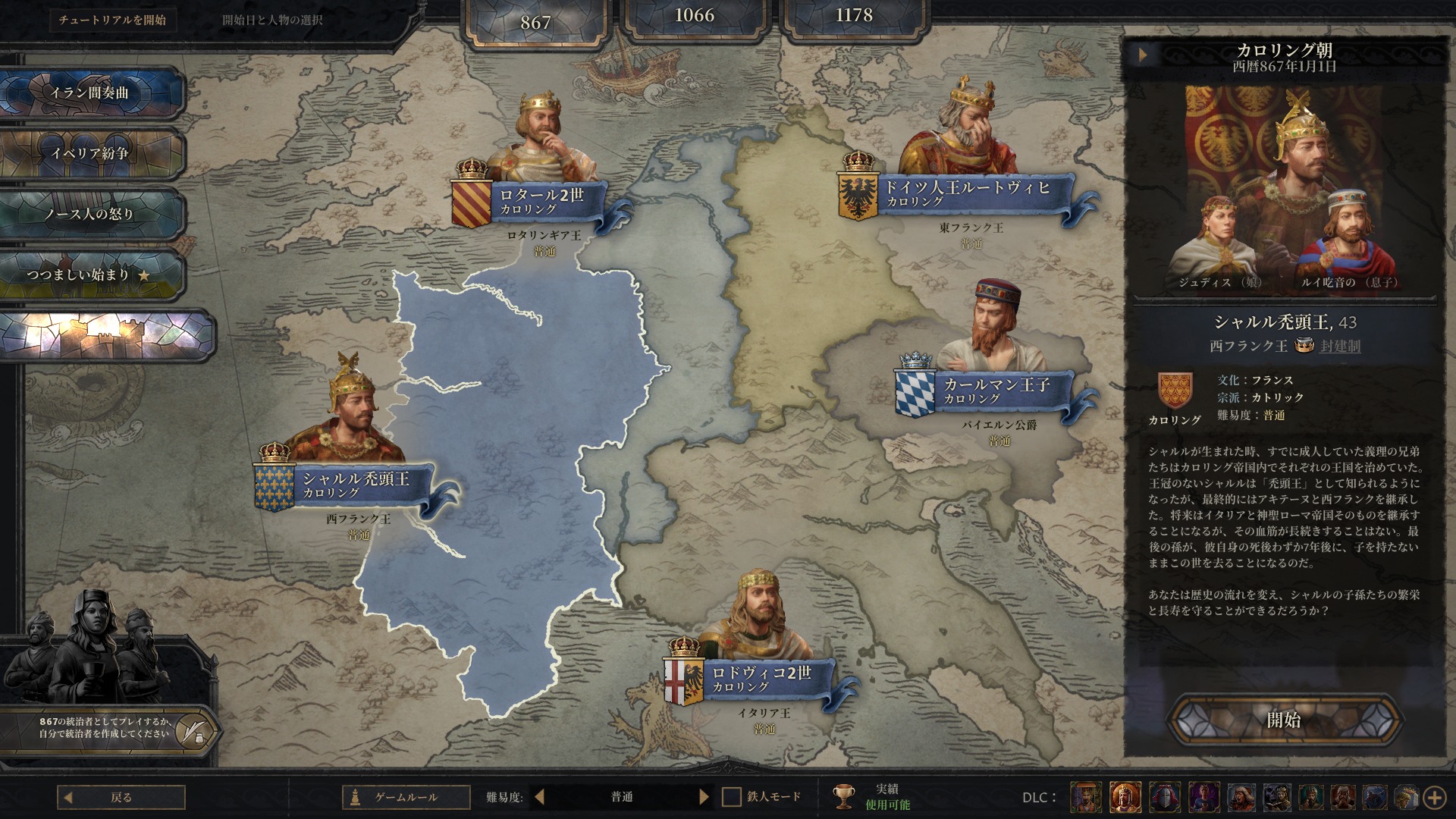Follow the 封建制 government link
The height and width of the screenshot is (819, 1456).
[1340, 347]
